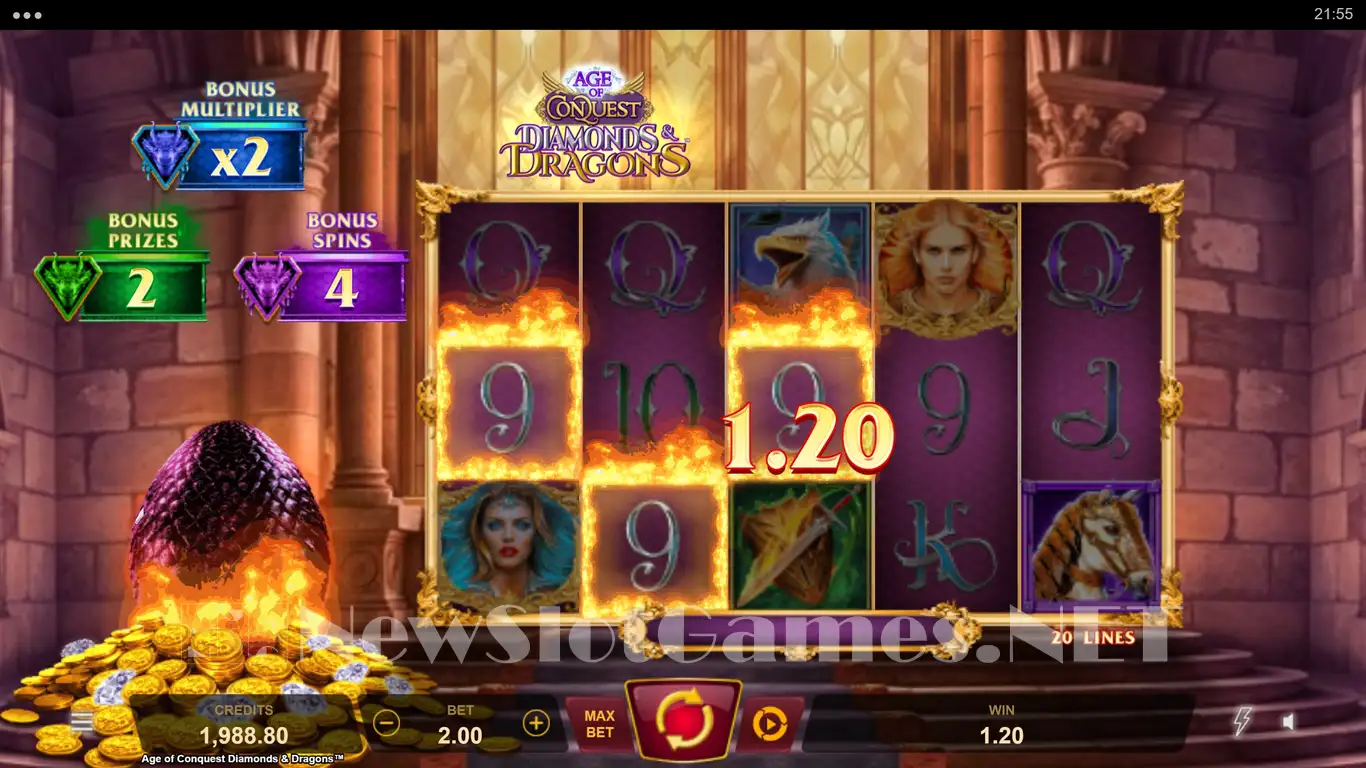This screenshot has width=1366, height=768.
Task: Start autoplay with the orange play button
Action: [769, 723]
